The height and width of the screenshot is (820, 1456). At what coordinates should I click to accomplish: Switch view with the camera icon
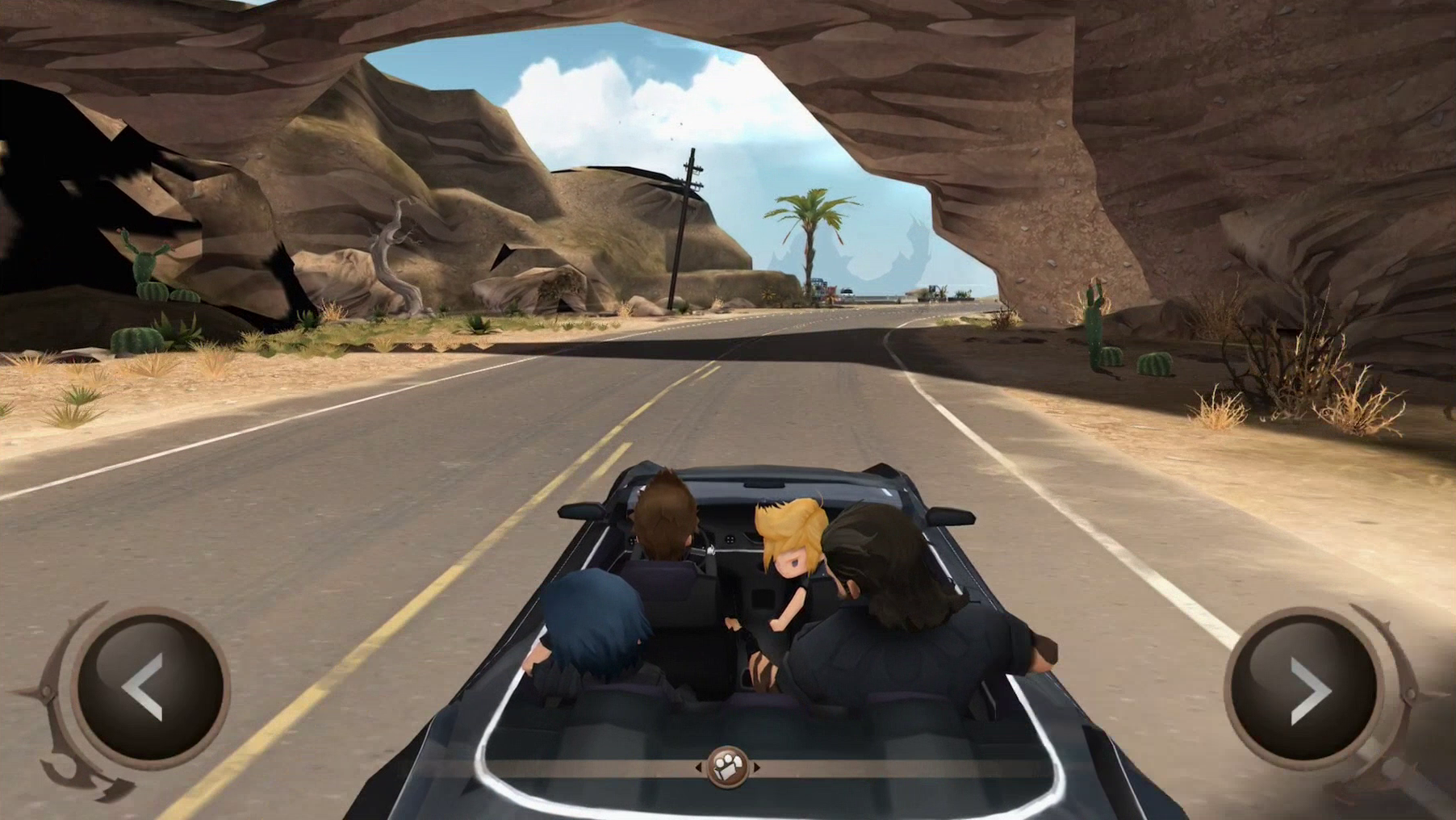click(727, 767)
